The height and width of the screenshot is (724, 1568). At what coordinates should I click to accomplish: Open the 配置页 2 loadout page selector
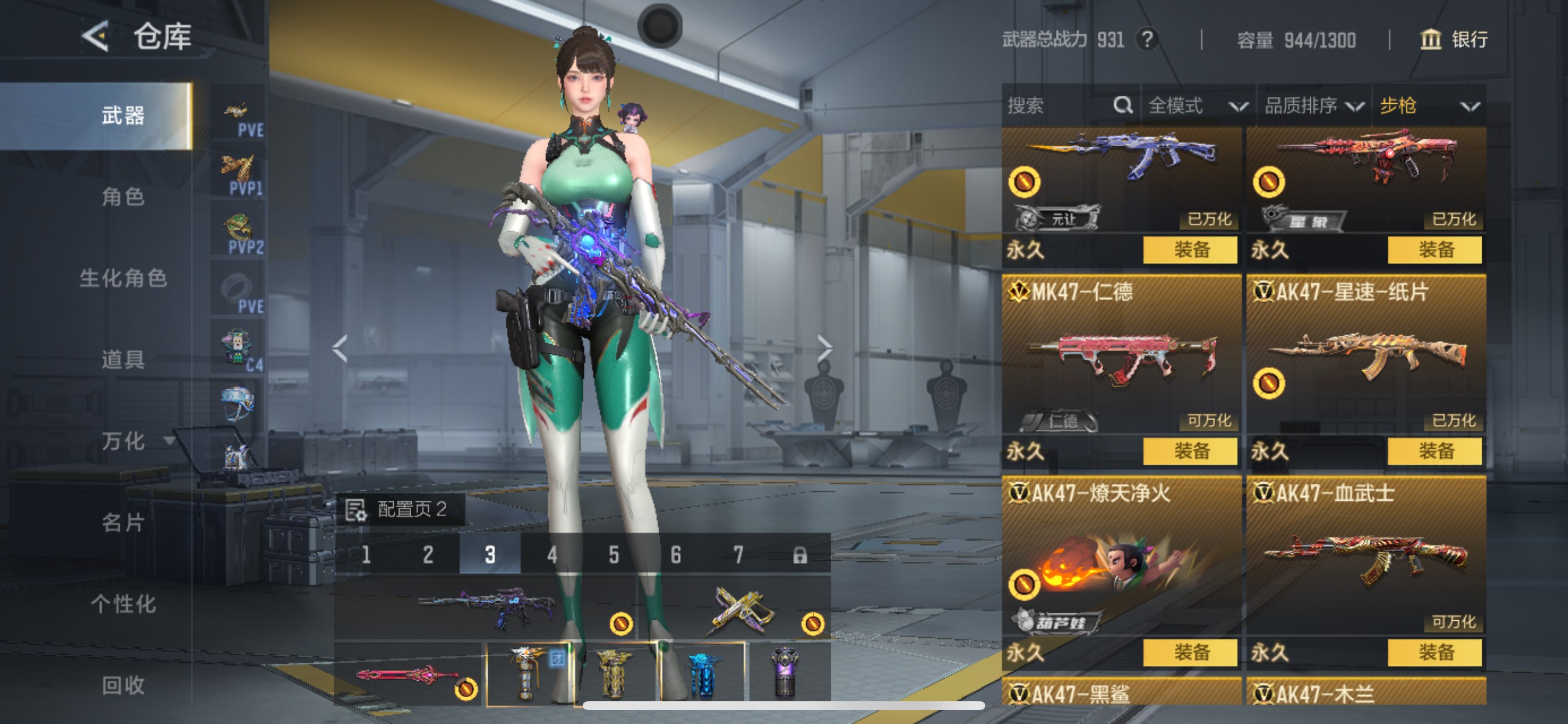click(x=400, y=509)
